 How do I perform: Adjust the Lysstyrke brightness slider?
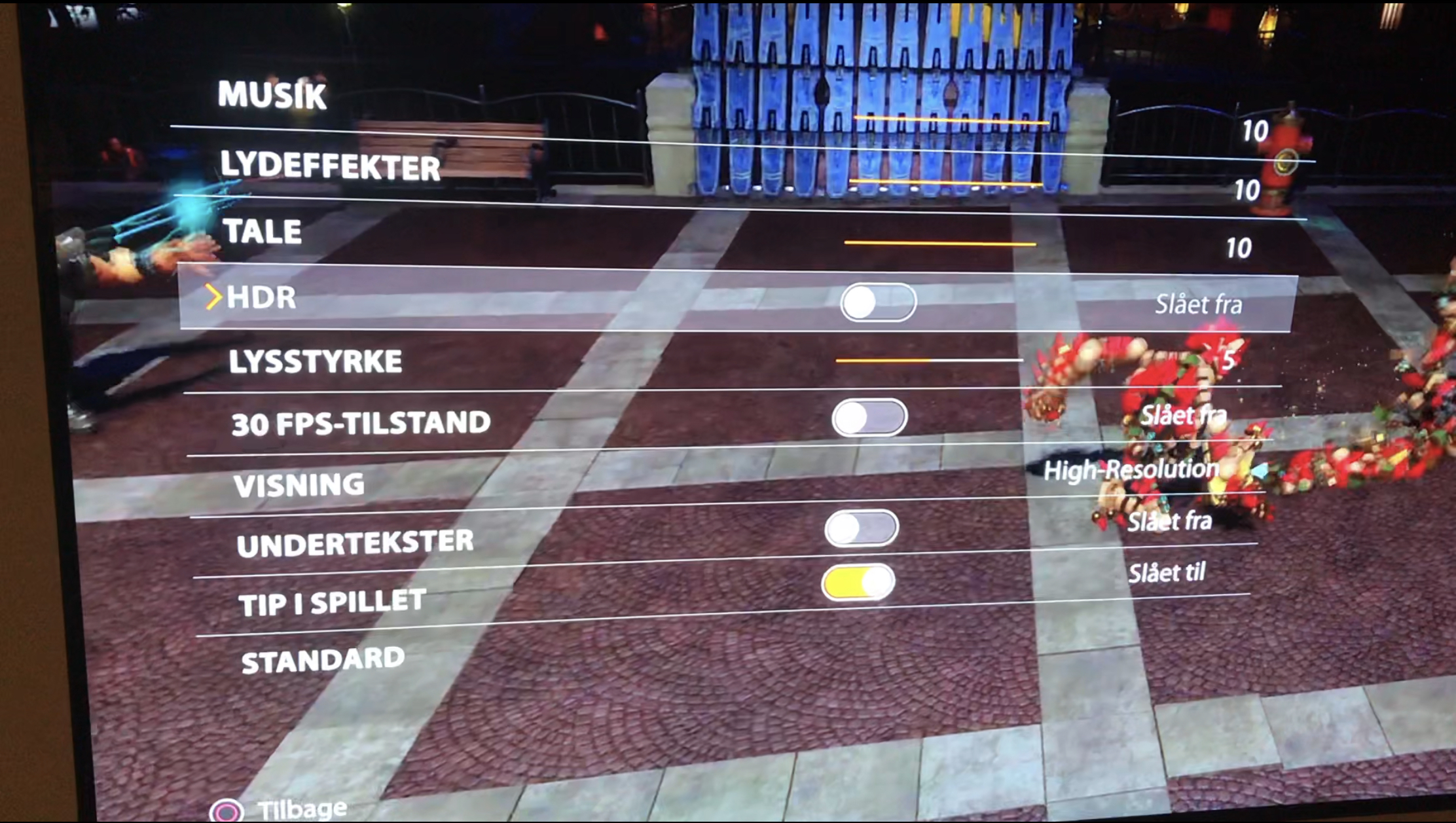[929, 360]
